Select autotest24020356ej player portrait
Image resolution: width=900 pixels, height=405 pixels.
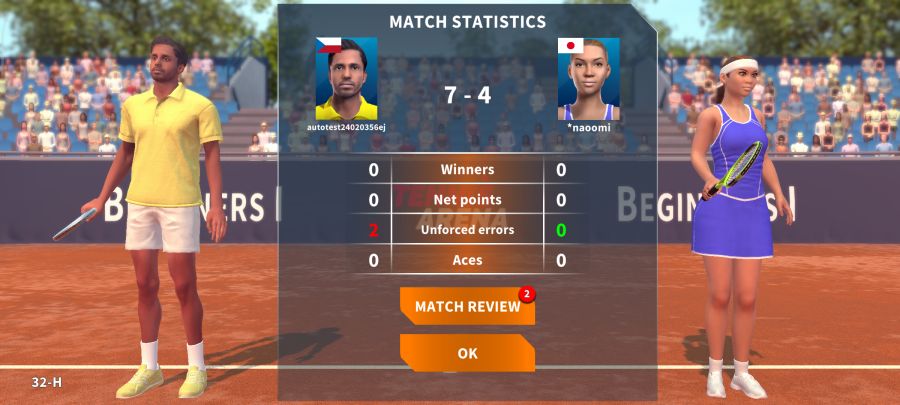pyautogui.click(x=346, y=79)
